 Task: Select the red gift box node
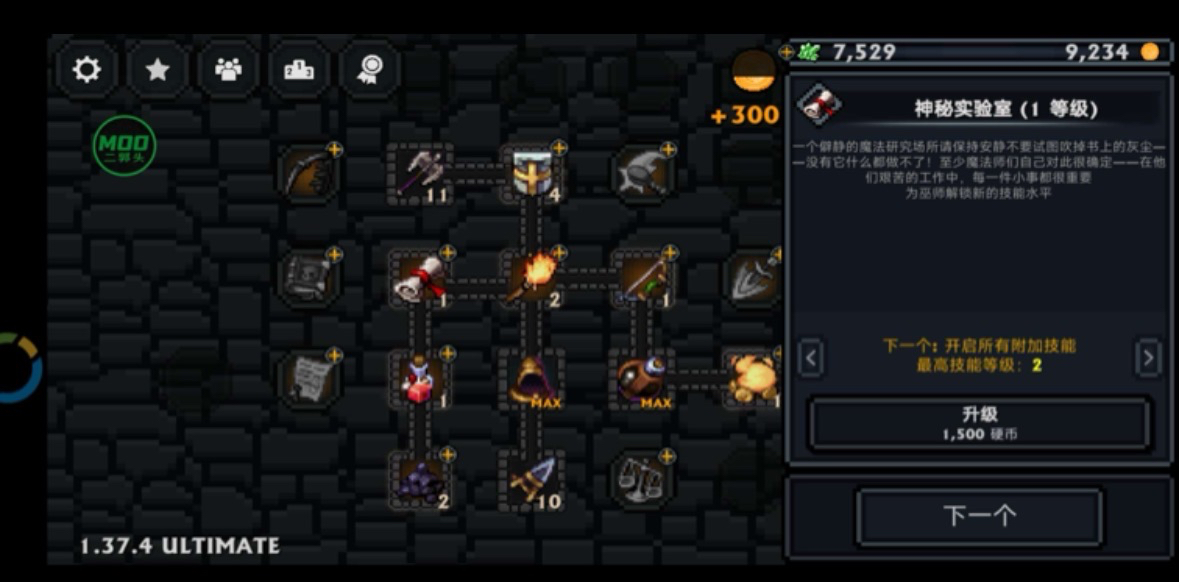(x=420, y=380)
